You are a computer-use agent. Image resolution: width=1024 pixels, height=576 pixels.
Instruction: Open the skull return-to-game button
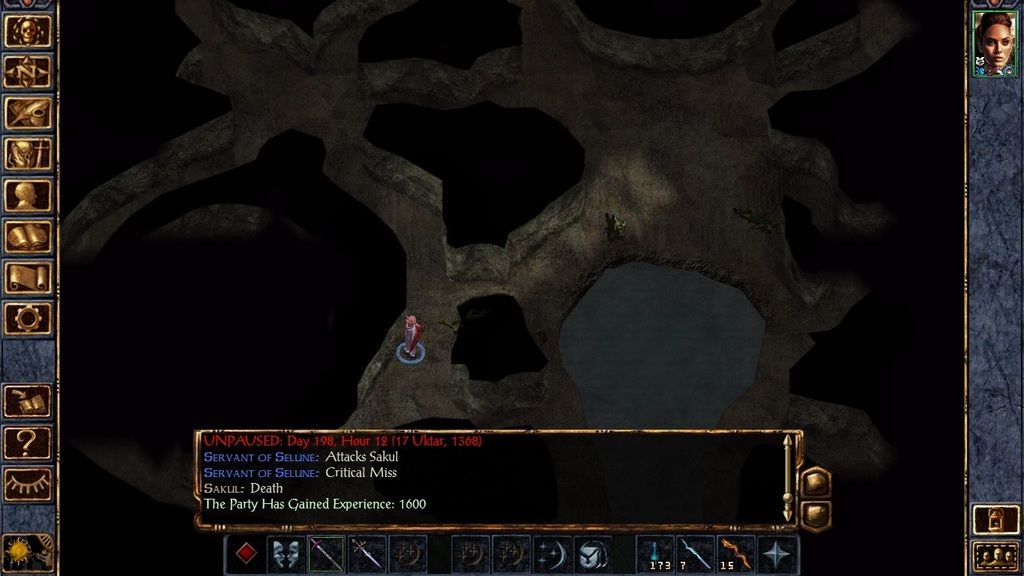point(28,30)
